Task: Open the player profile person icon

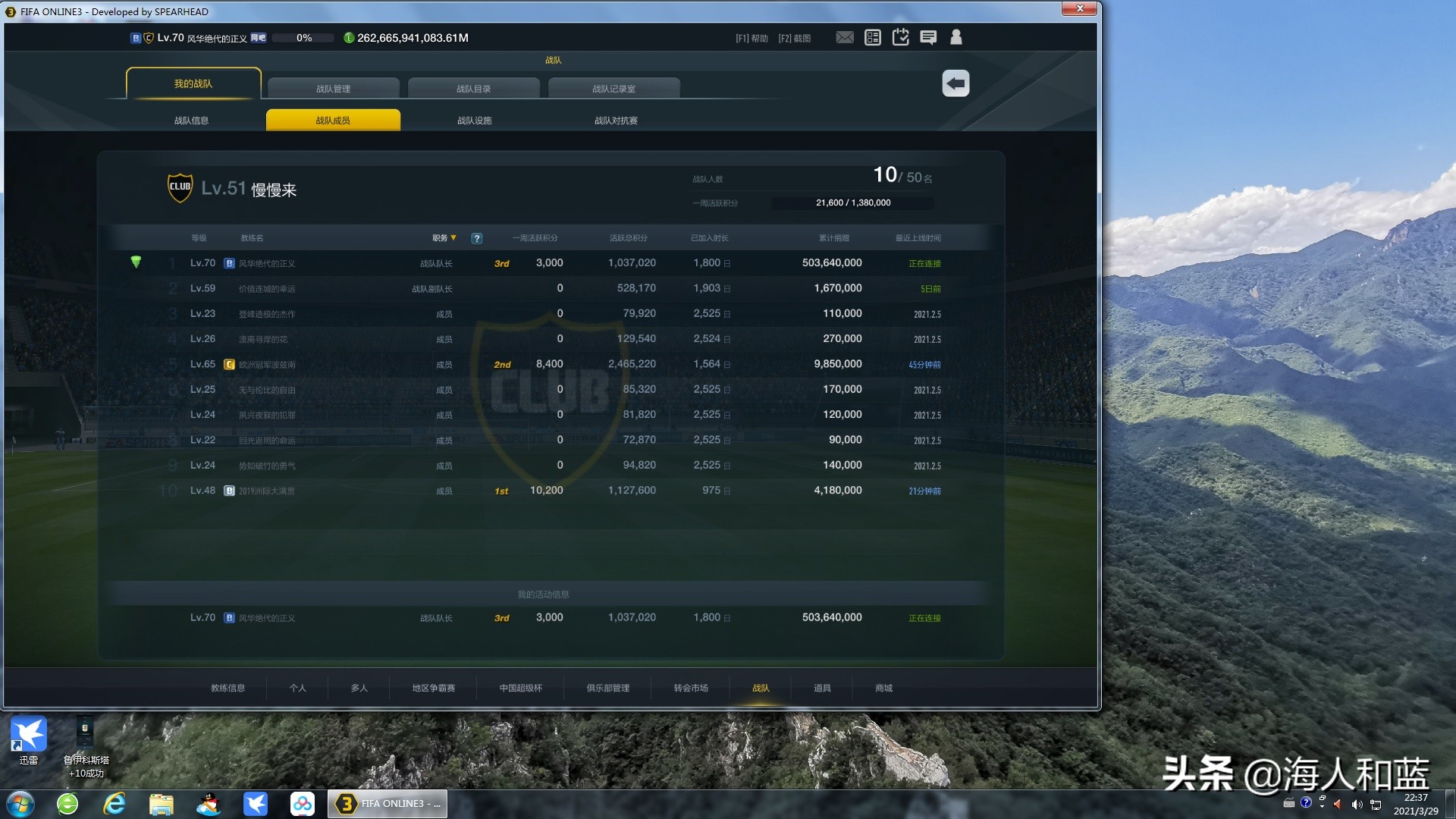Action: click(x=955, y=36)
